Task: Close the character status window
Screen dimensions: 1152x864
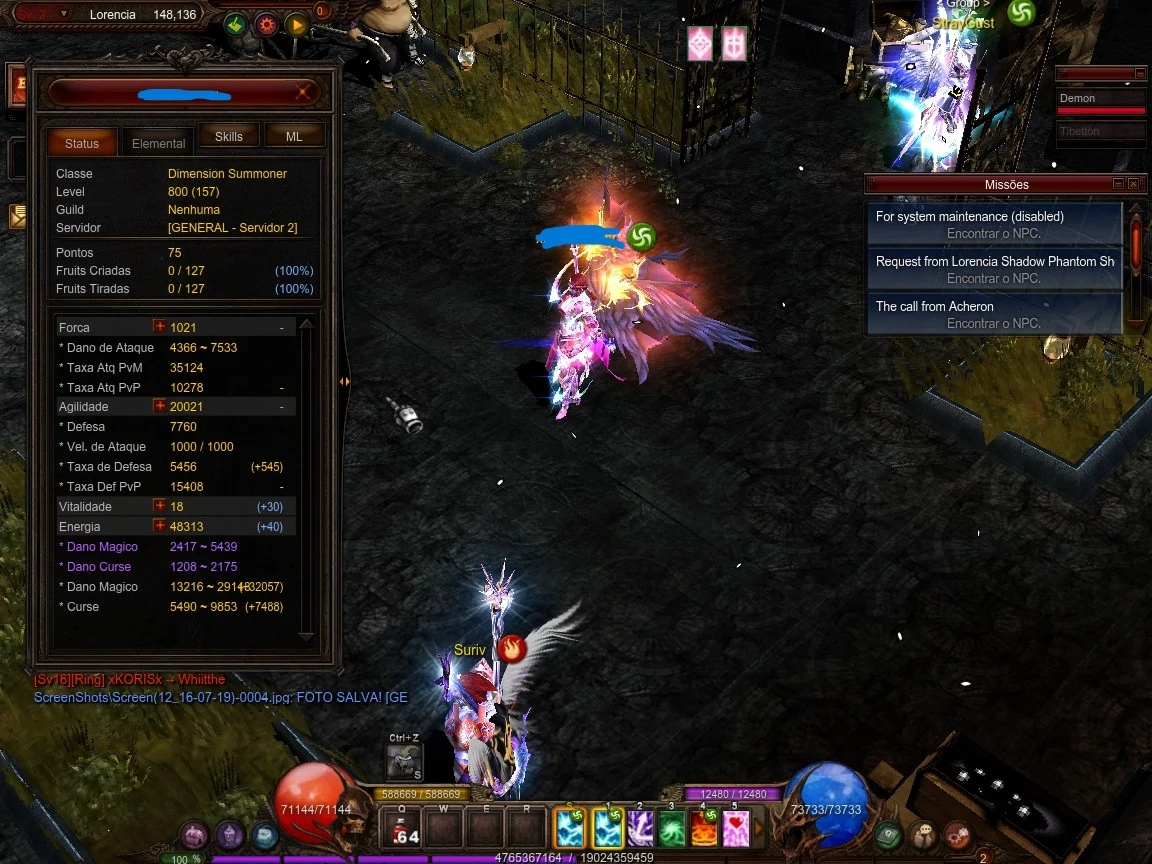Action: point(303,93)
